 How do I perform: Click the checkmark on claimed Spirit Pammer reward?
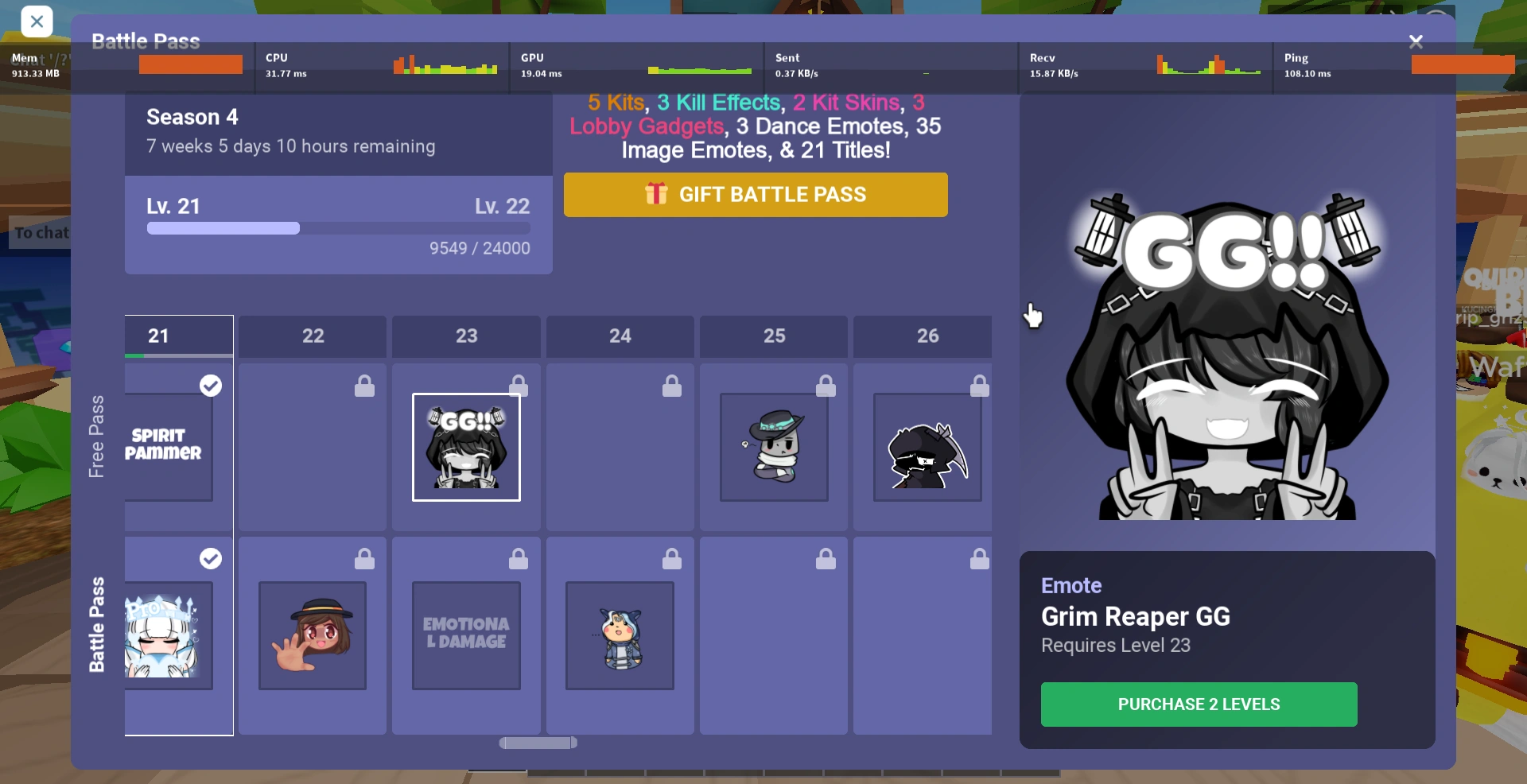[x=211, y=386]
